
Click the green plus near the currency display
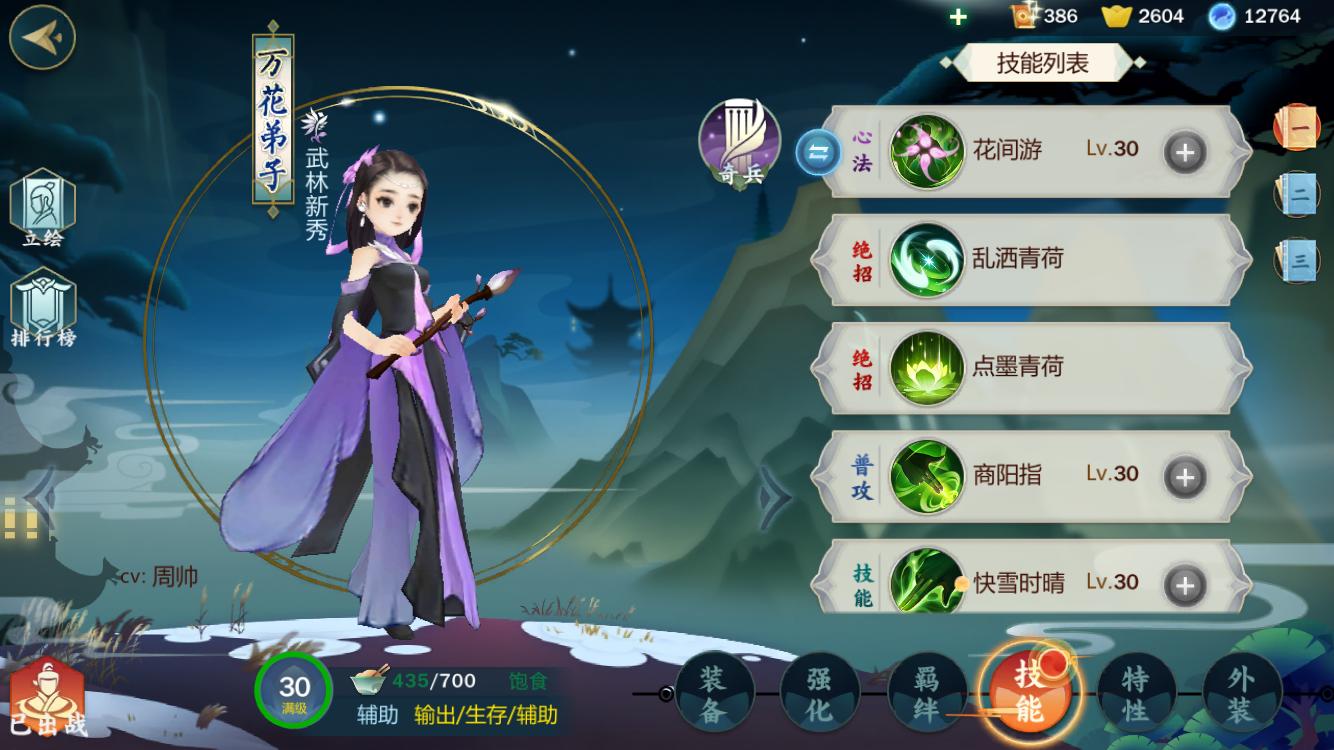coord(958,15)
